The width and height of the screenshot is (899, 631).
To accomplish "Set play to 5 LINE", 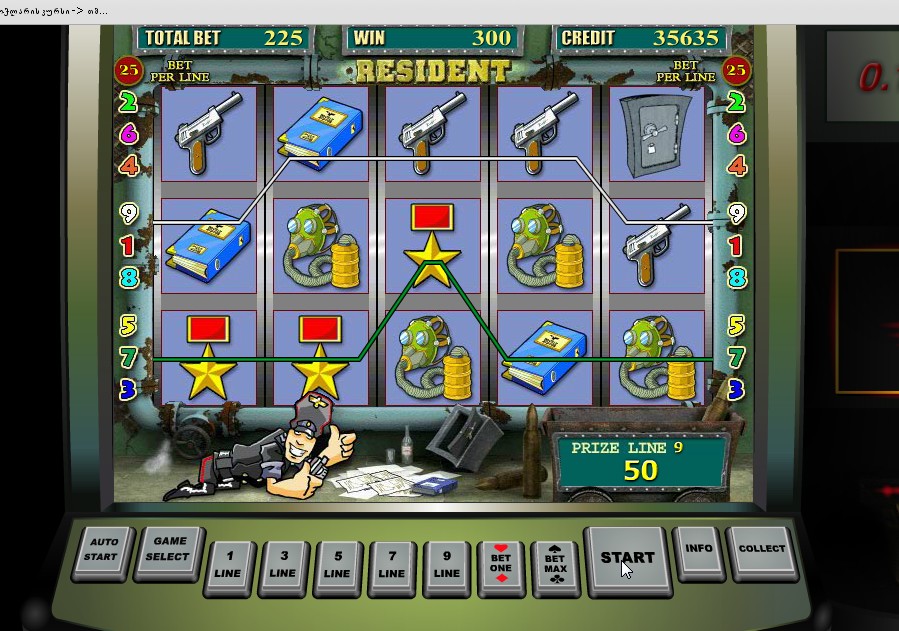I will click(x=337, y=566).
